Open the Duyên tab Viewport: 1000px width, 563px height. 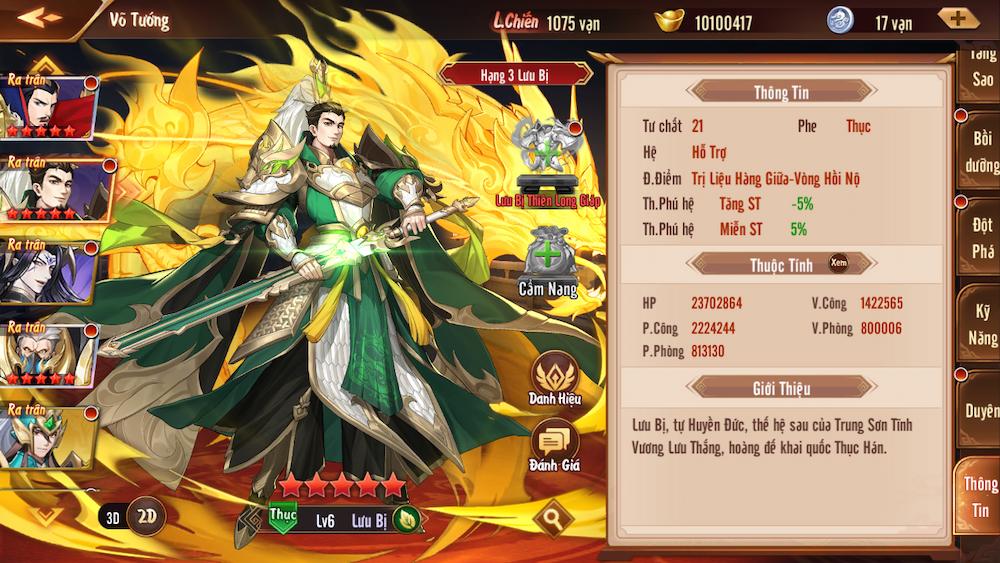(x=981, y=409)
